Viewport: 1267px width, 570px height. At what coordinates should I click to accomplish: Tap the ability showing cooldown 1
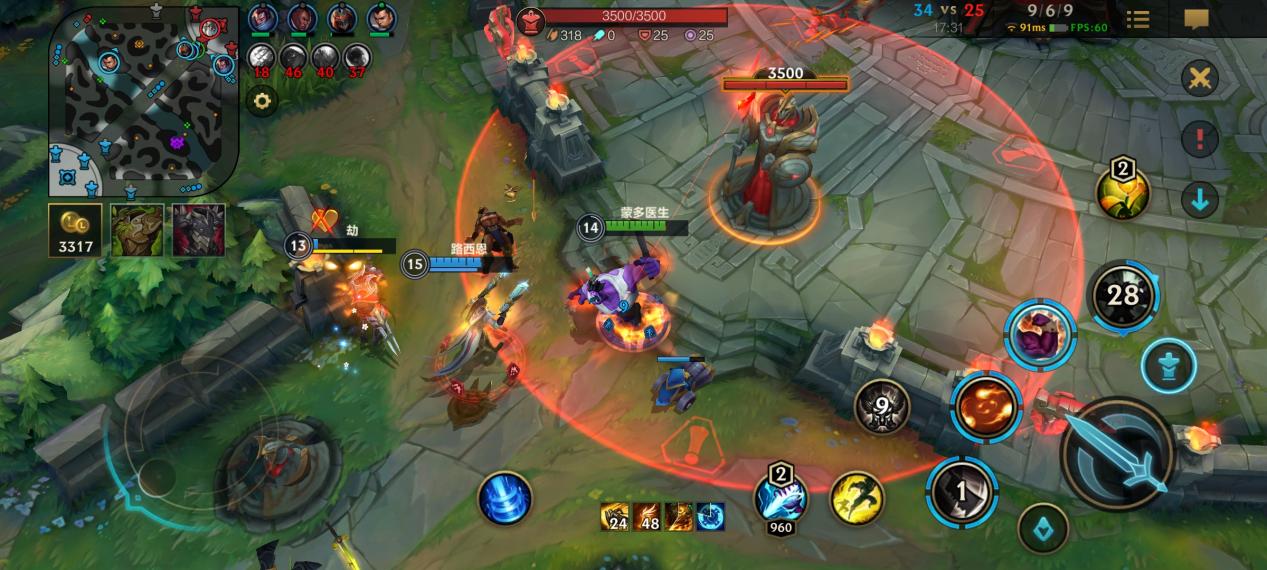(x=961, y=490)
